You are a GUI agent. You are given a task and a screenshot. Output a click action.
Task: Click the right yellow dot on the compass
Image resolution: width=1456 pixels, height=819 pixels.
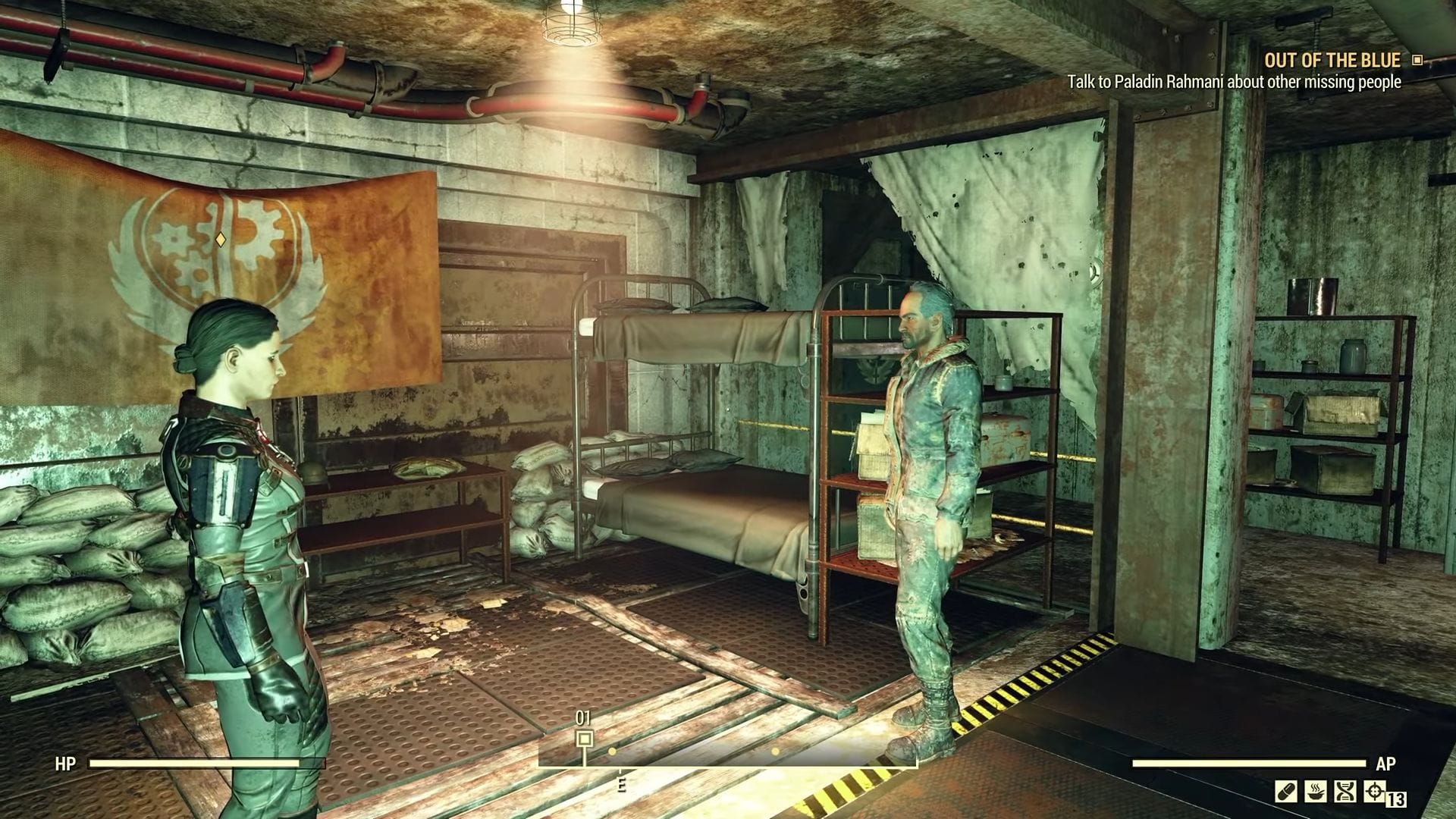pyautogui.click(x=775, y=751)
